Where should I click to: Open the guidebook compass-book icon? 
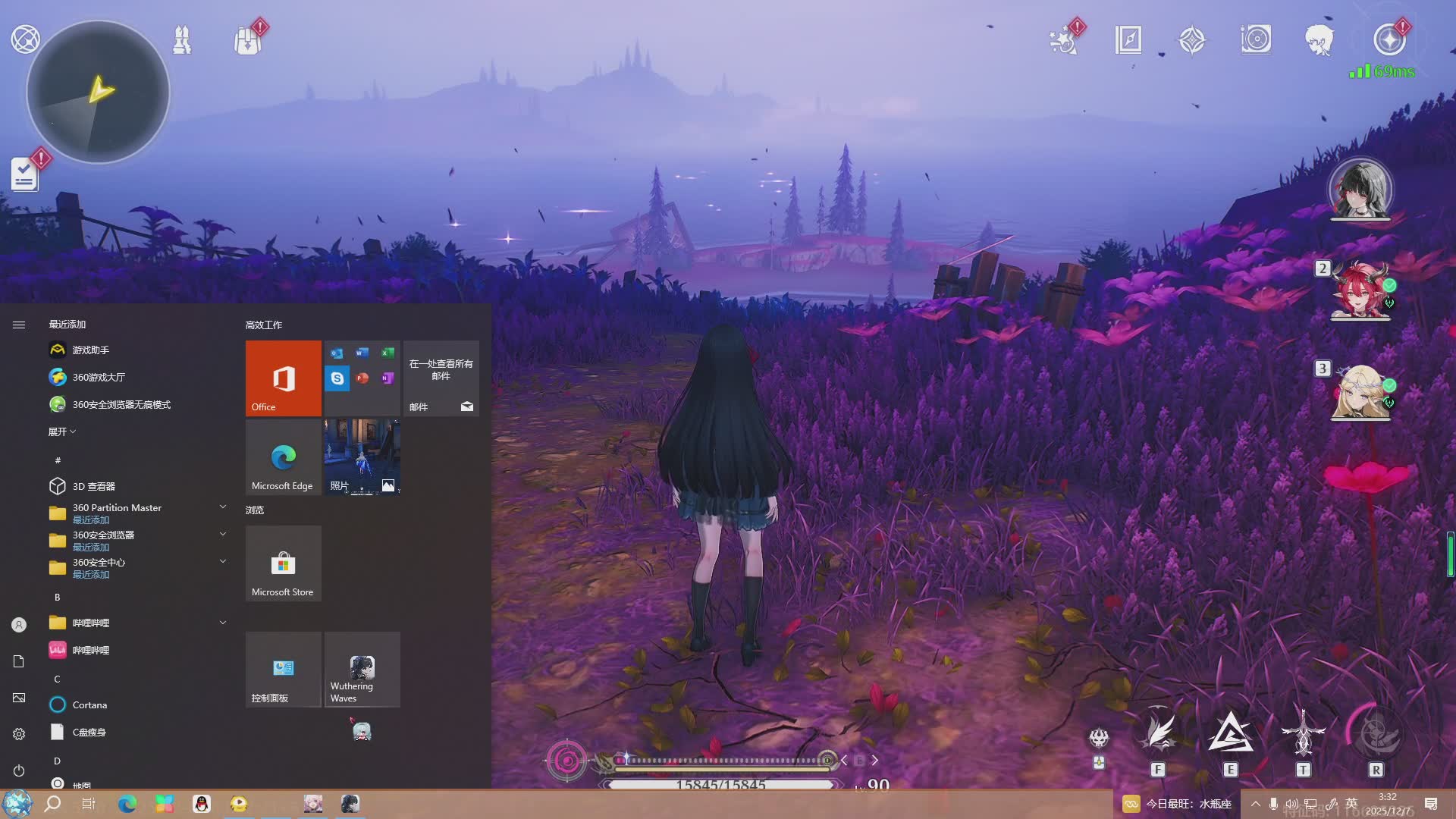click(1128, 39)
